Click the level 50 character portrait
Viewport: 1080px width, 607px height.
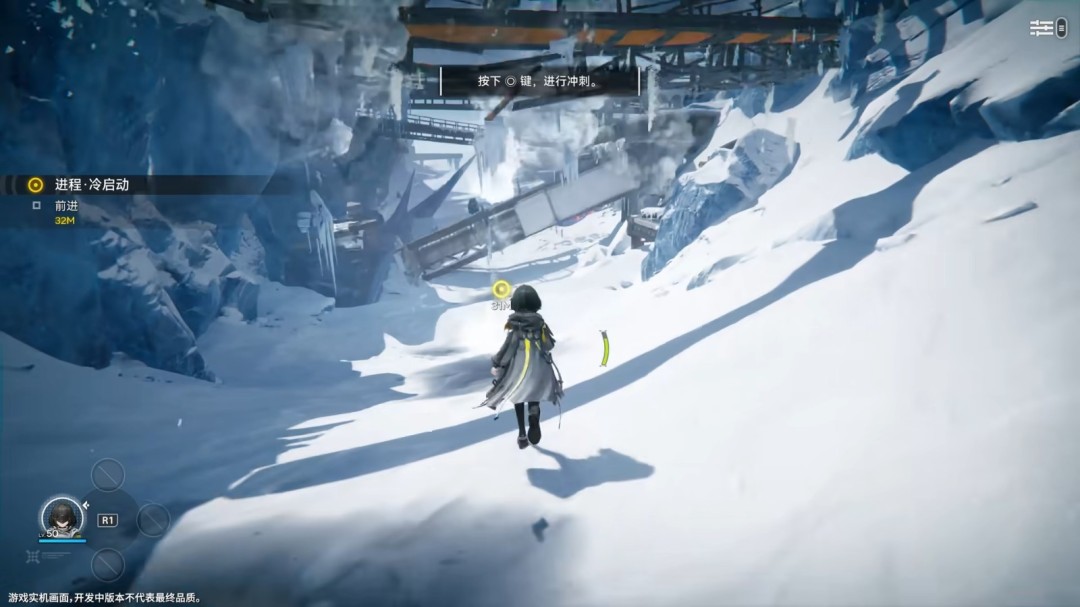click(61, 515)
